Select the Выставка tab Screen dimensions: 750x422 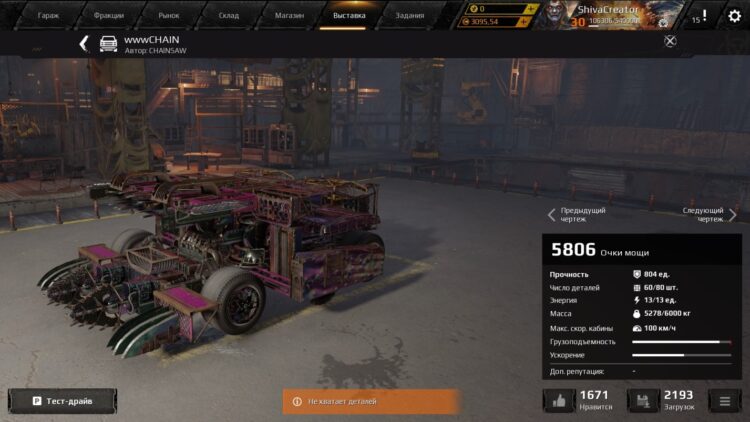(x=349, y=15)
